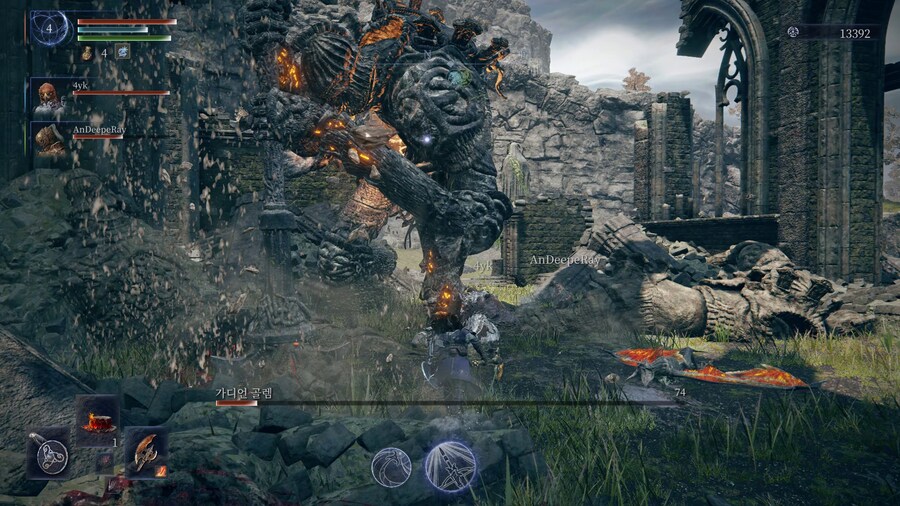Select teammate AnDeepeRay's portrait

[x=49, y=140]
